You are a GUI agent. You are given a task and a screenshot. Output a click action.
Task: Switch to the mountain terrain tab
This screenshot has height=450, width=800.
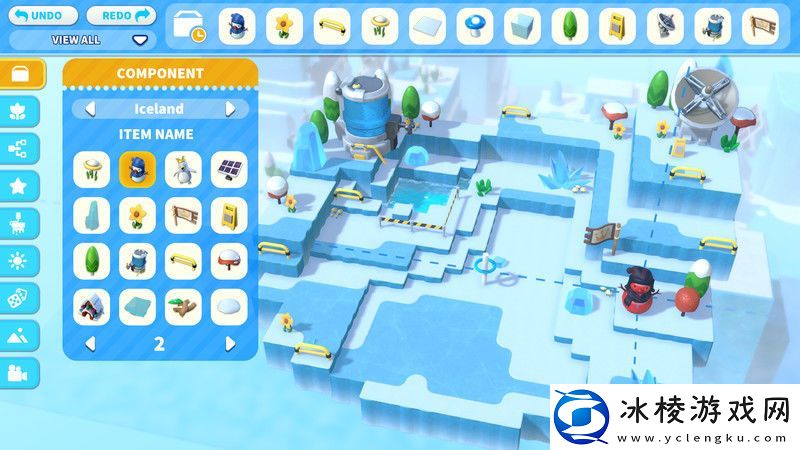[20, 335]
